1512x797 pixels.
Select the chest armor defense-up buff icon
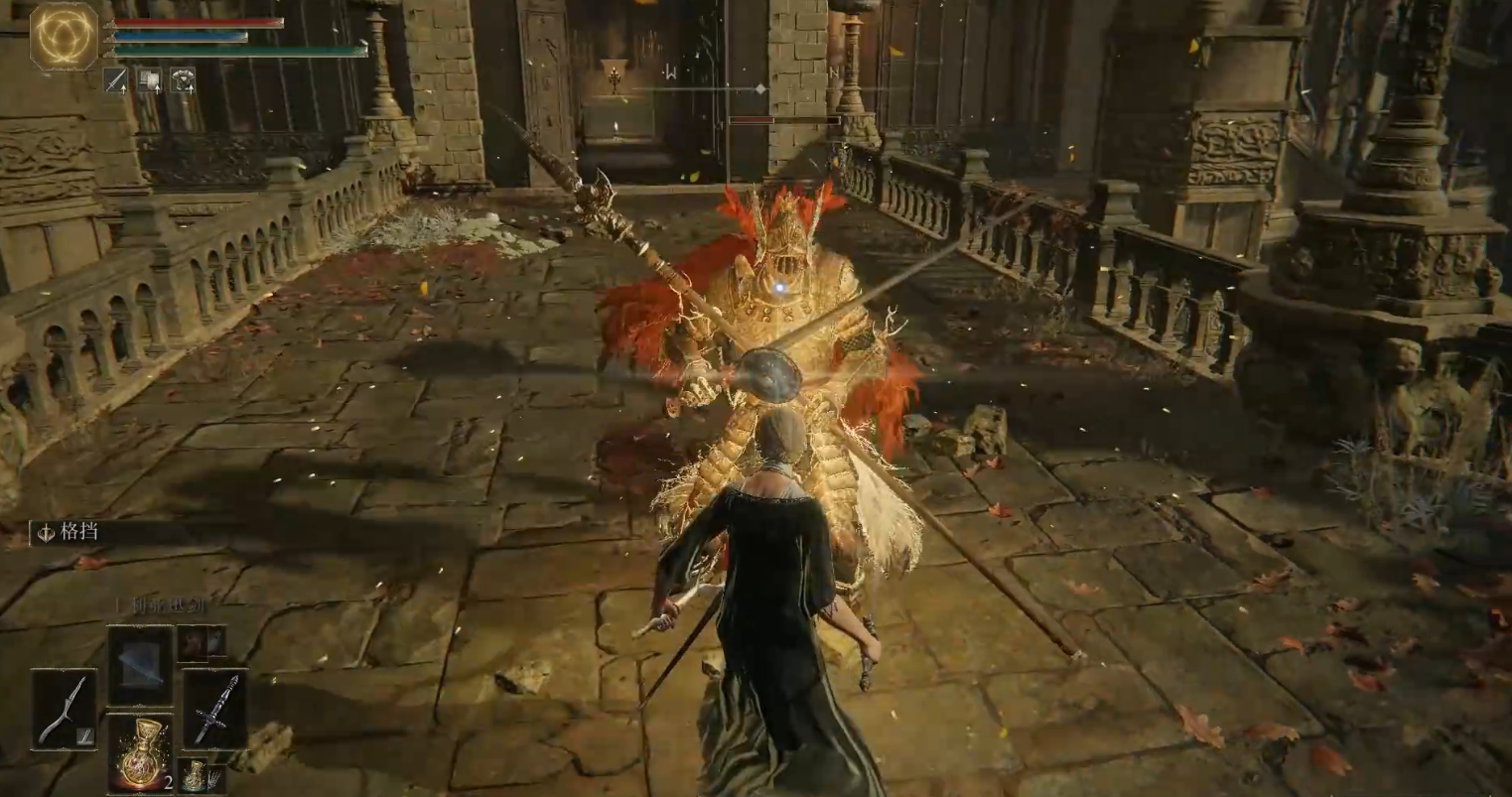183,80
